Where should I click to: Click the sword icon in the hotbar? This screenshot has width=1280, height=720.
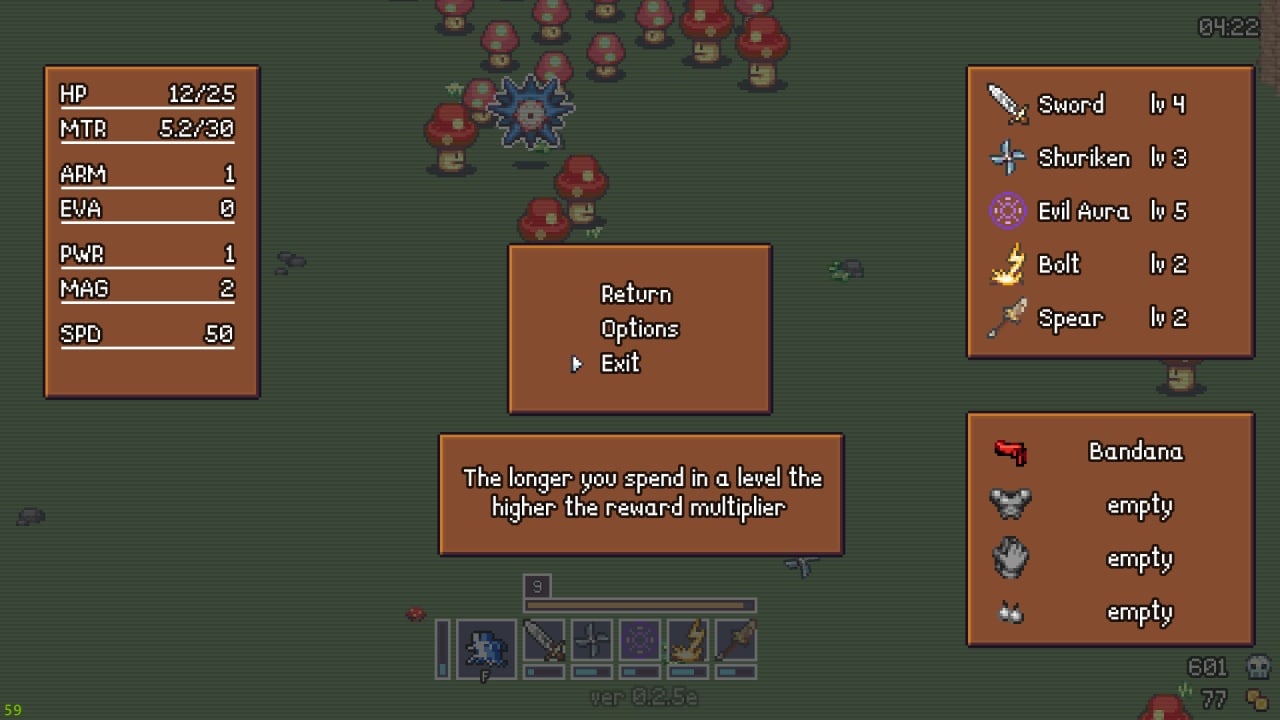tap(544, 641)
